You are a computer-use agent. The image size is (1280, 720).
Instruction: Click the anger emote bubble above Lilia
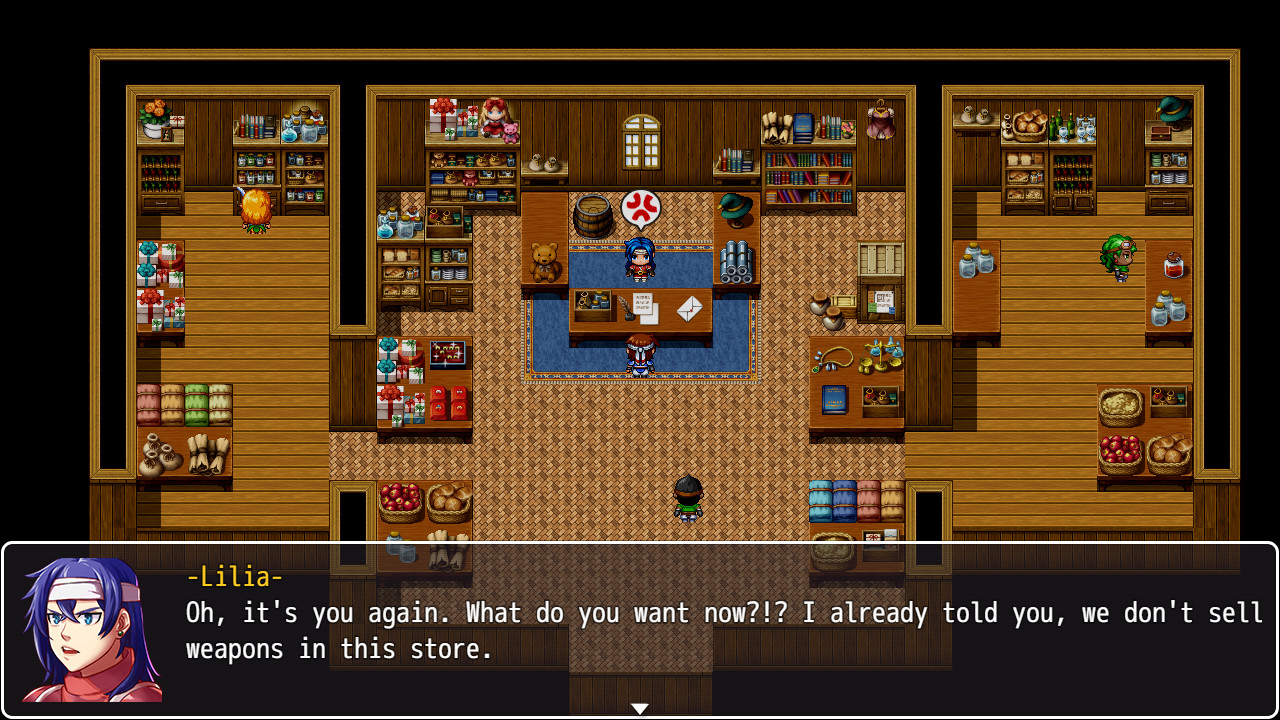tap(643, 208)
